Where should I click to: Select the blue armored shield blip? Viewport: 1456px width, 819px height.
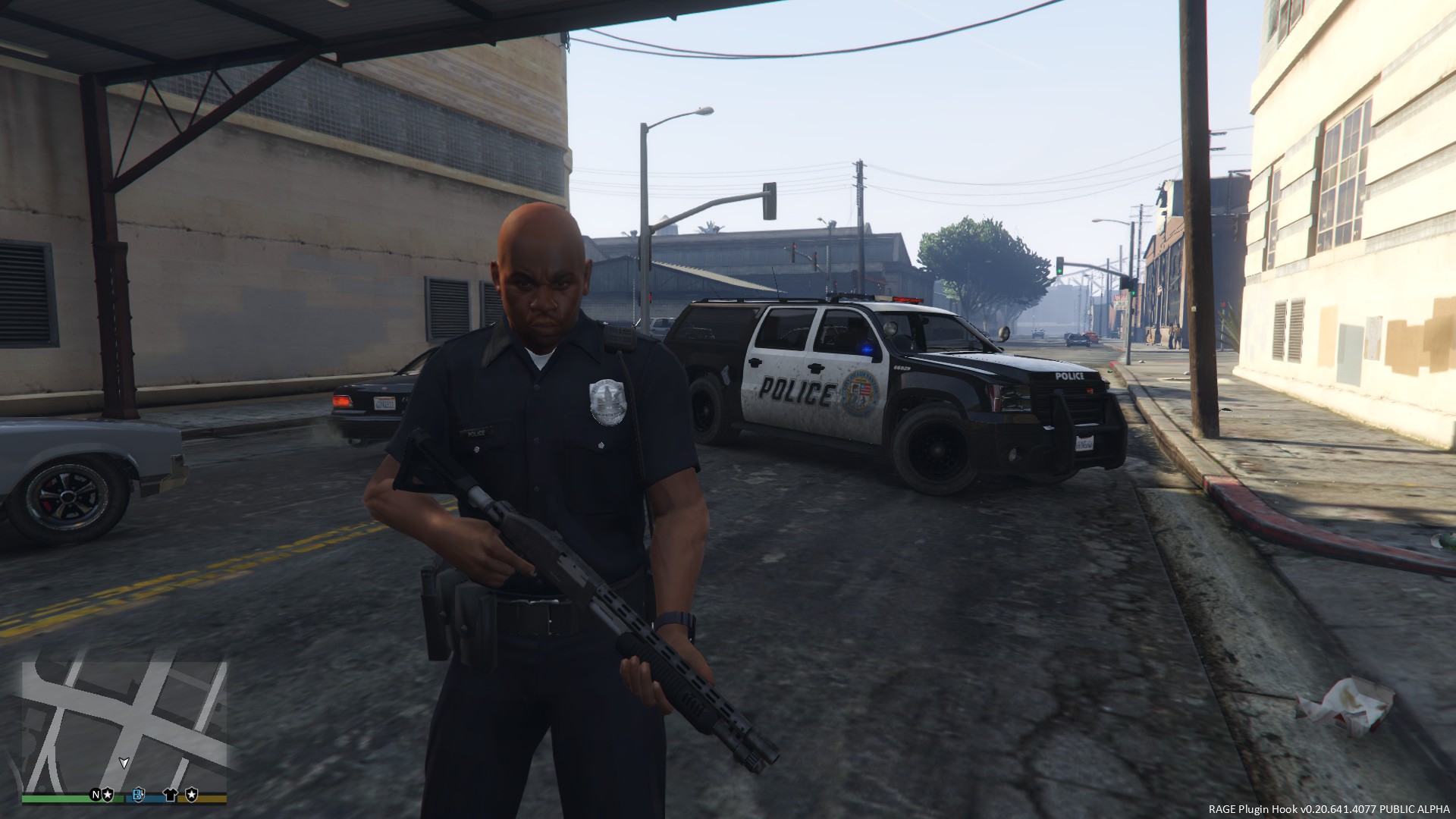point(140,795)
